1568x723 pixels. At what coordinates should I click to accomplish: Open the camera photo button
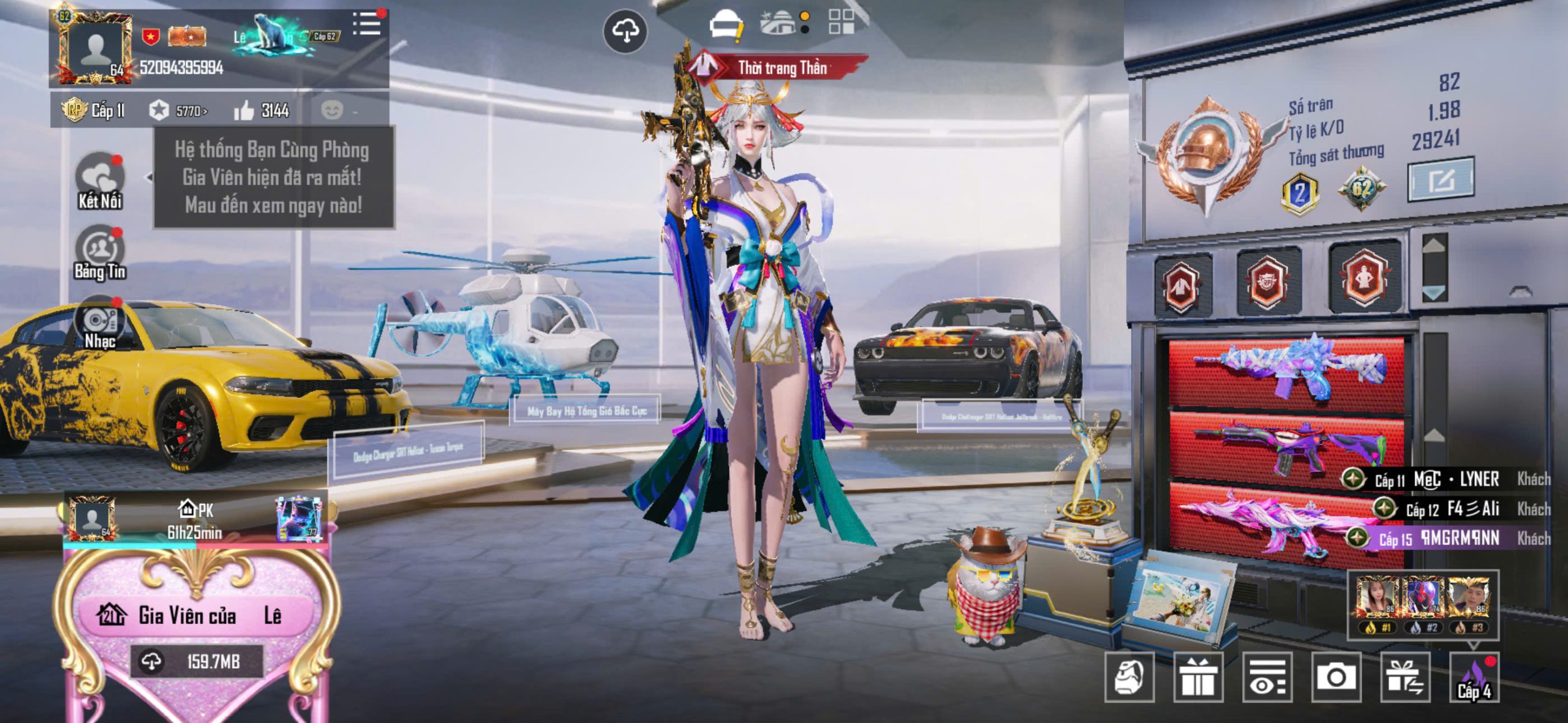click(x=1336, y=676)
